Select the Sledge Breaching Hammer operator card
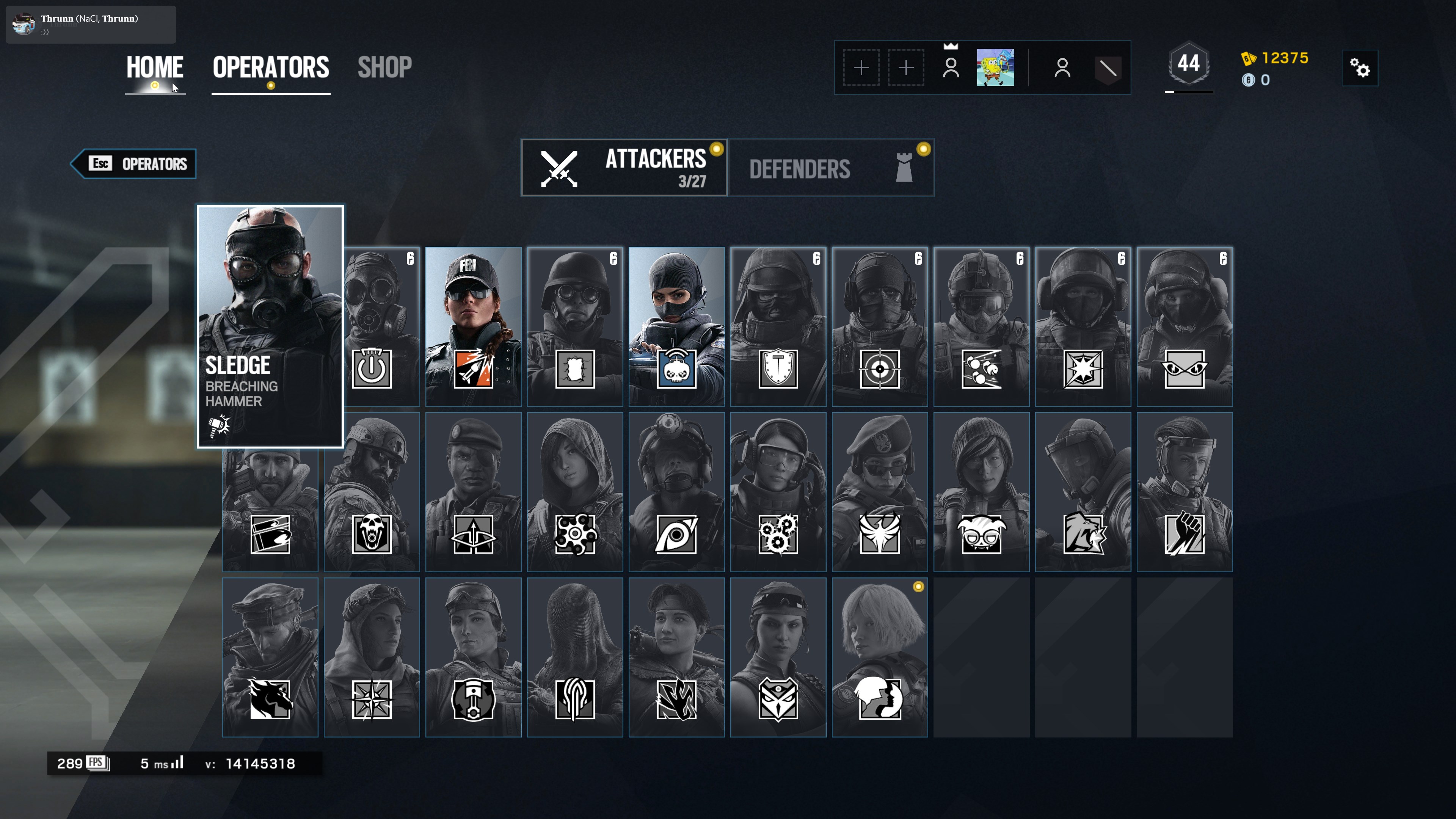The image size is (1456, 819). 270,326
